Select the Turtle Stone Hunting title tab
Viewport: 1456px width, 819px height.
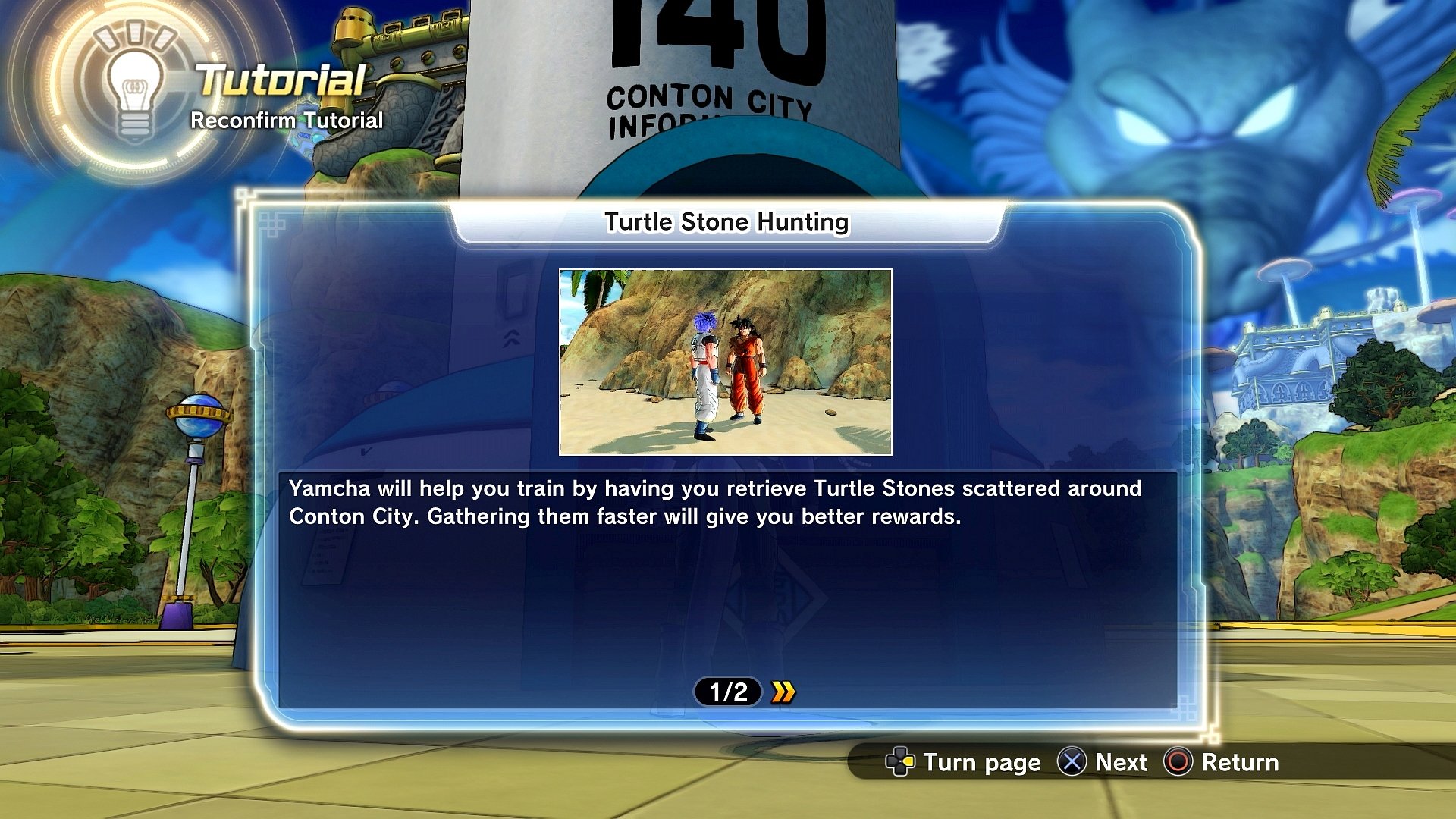726,222
